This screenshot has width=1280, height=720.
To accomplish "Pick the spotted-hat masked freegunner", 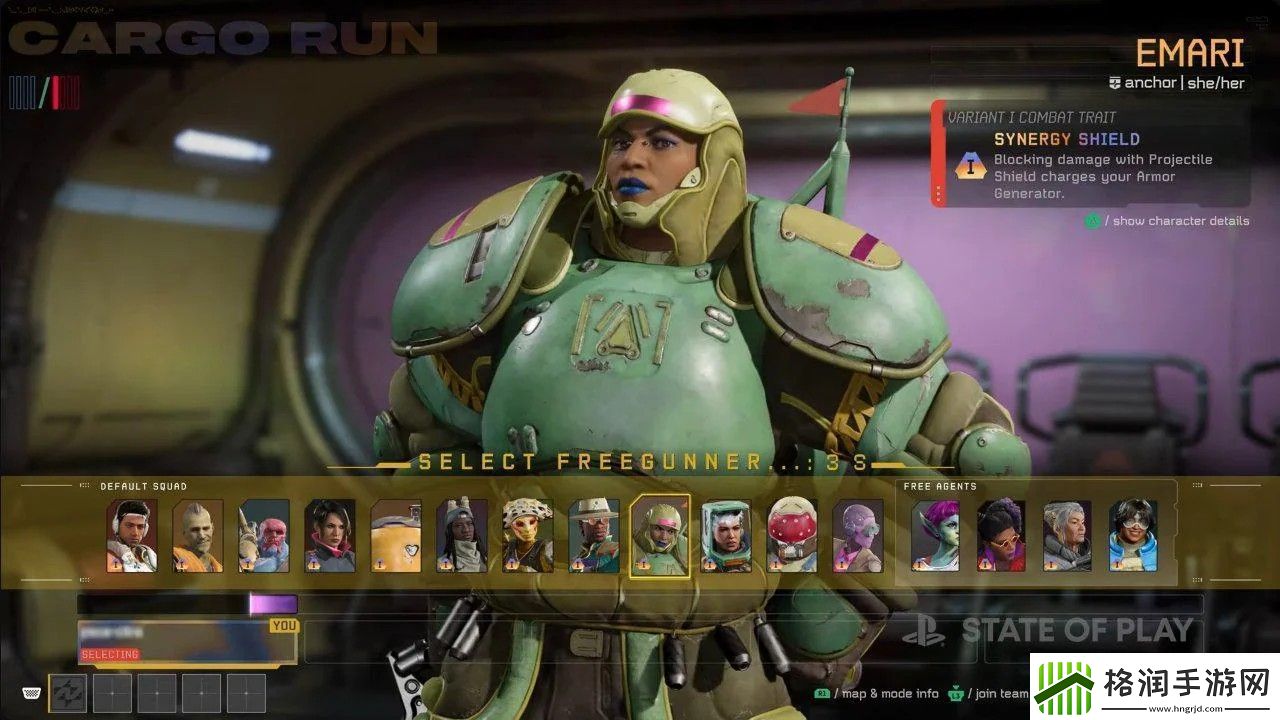I will 528,536.
